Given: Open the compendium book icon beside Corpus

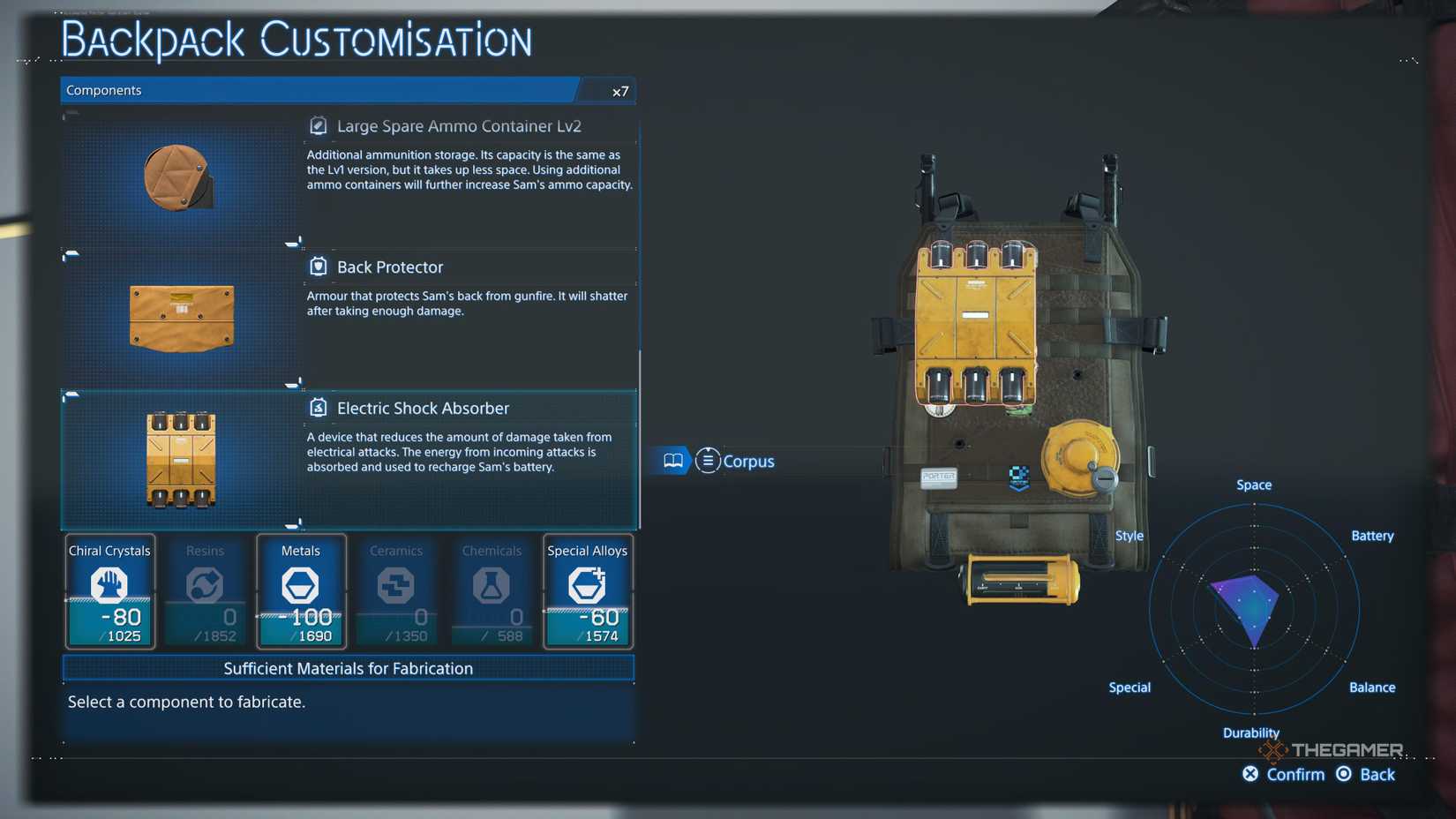Looking at the screenshot, I should click(x=672, y=461).
